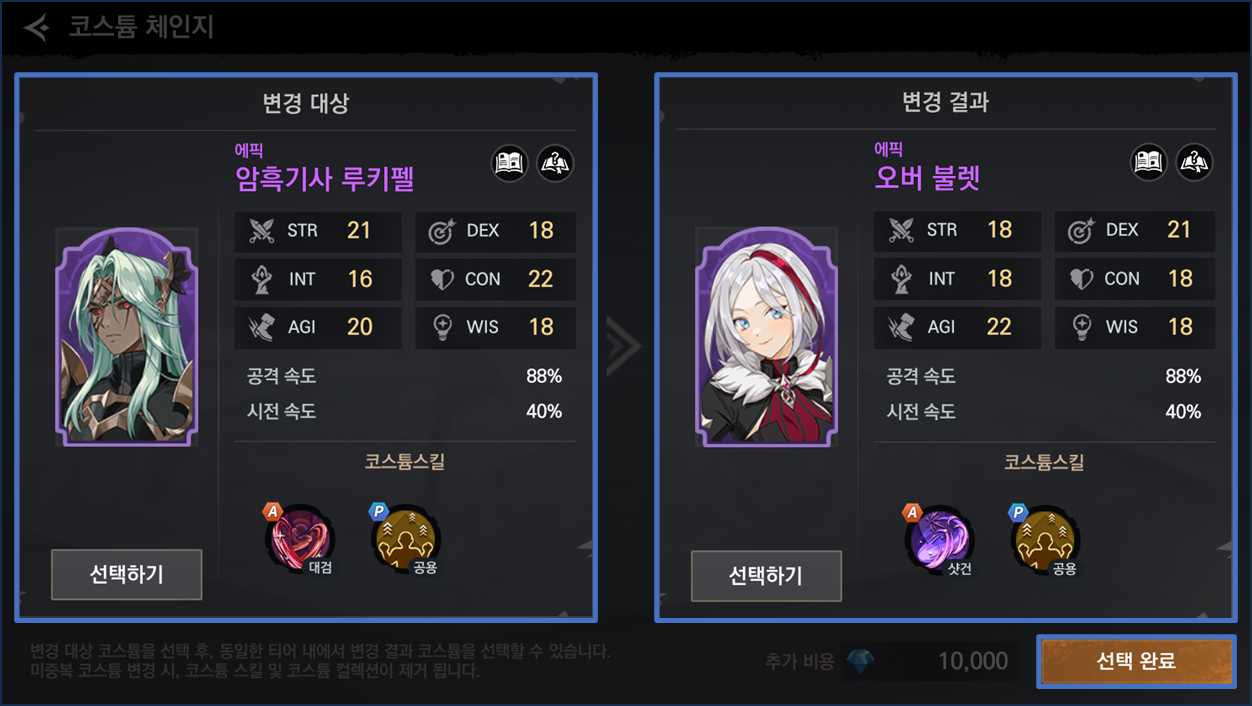Go back from the 코스튬 체인지 screen
The width and height of the screenshot is (1252, 706).
[37, 27]
